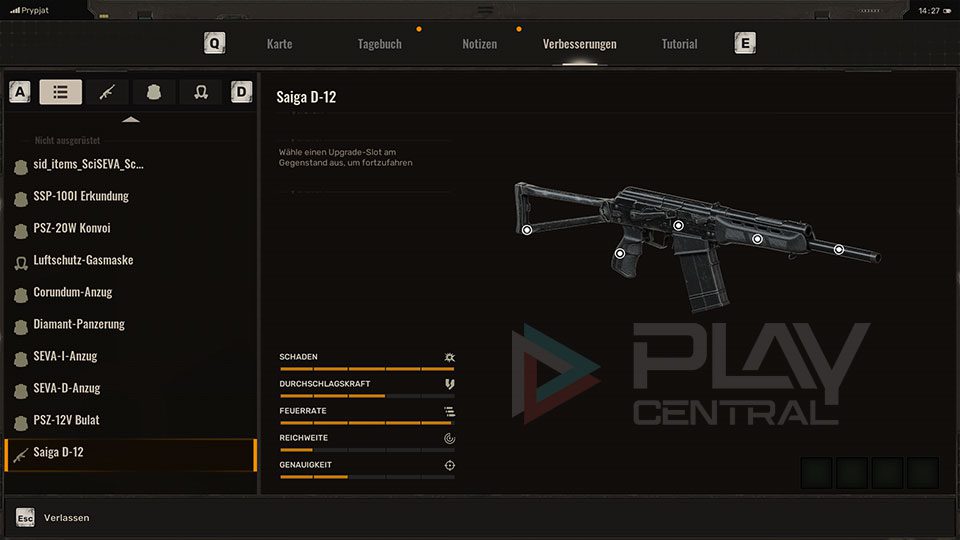
Task: Filter list by body armor icon
Action: tap(154, 92)
